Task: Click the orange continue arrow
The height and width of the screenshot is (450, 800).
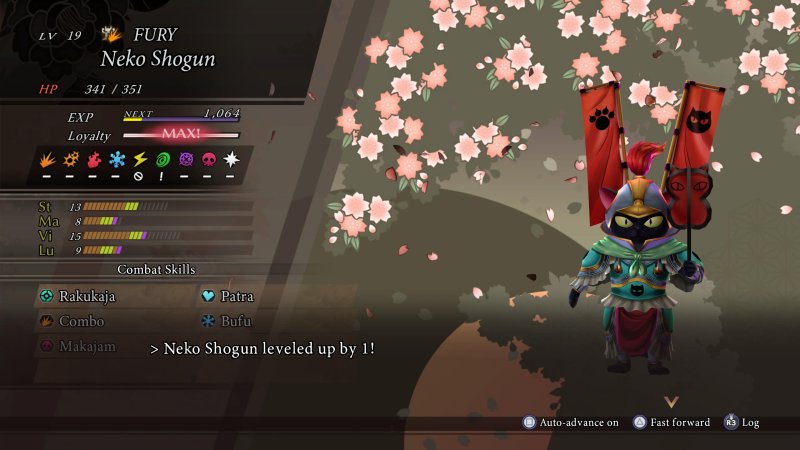Action: (x=671, y=402)
